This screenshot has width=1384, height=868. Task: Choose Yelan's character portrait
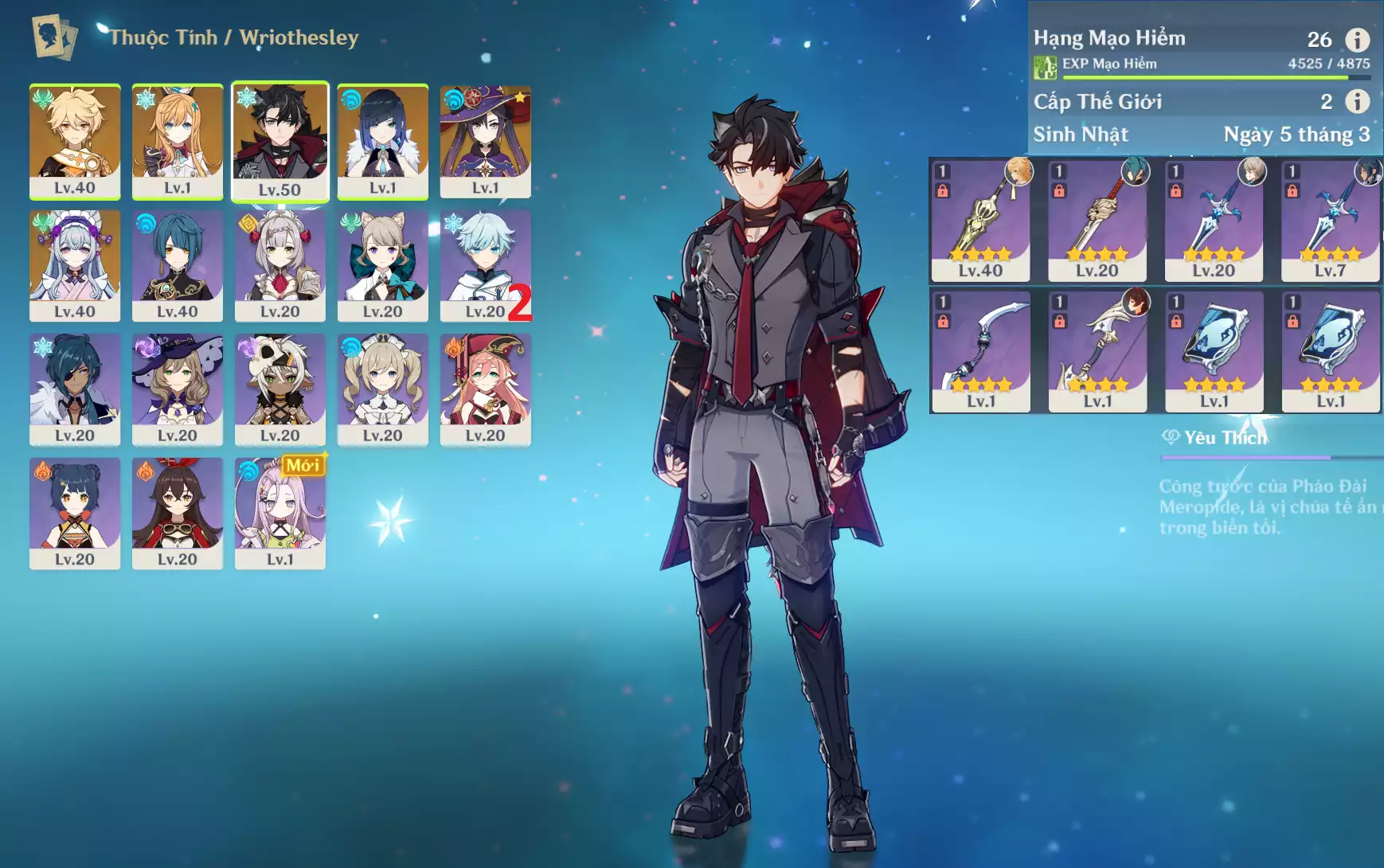(382, 141)
